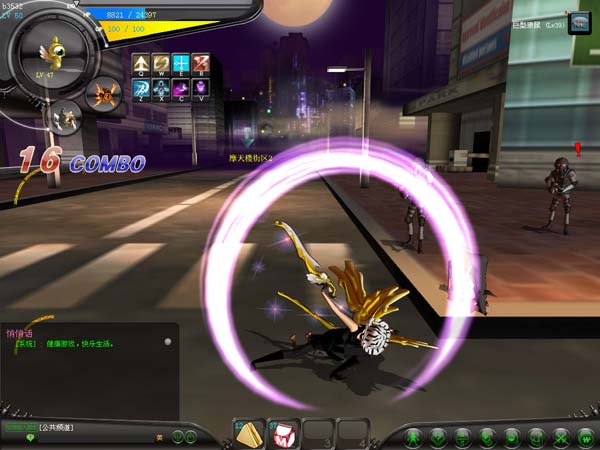Activate the R red slash skill
600x450 pixels.
[200, 63]
